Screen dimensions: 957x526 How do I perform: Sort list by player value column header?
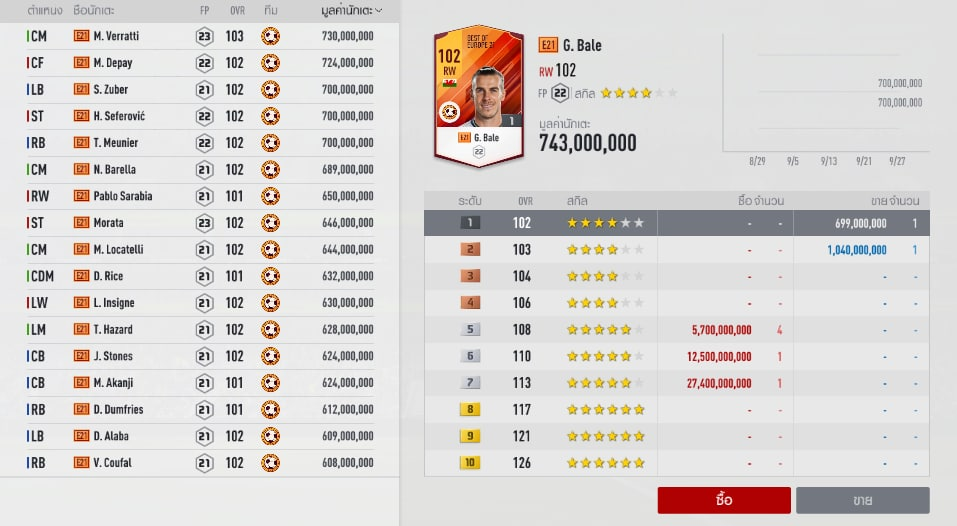[346, 10]
